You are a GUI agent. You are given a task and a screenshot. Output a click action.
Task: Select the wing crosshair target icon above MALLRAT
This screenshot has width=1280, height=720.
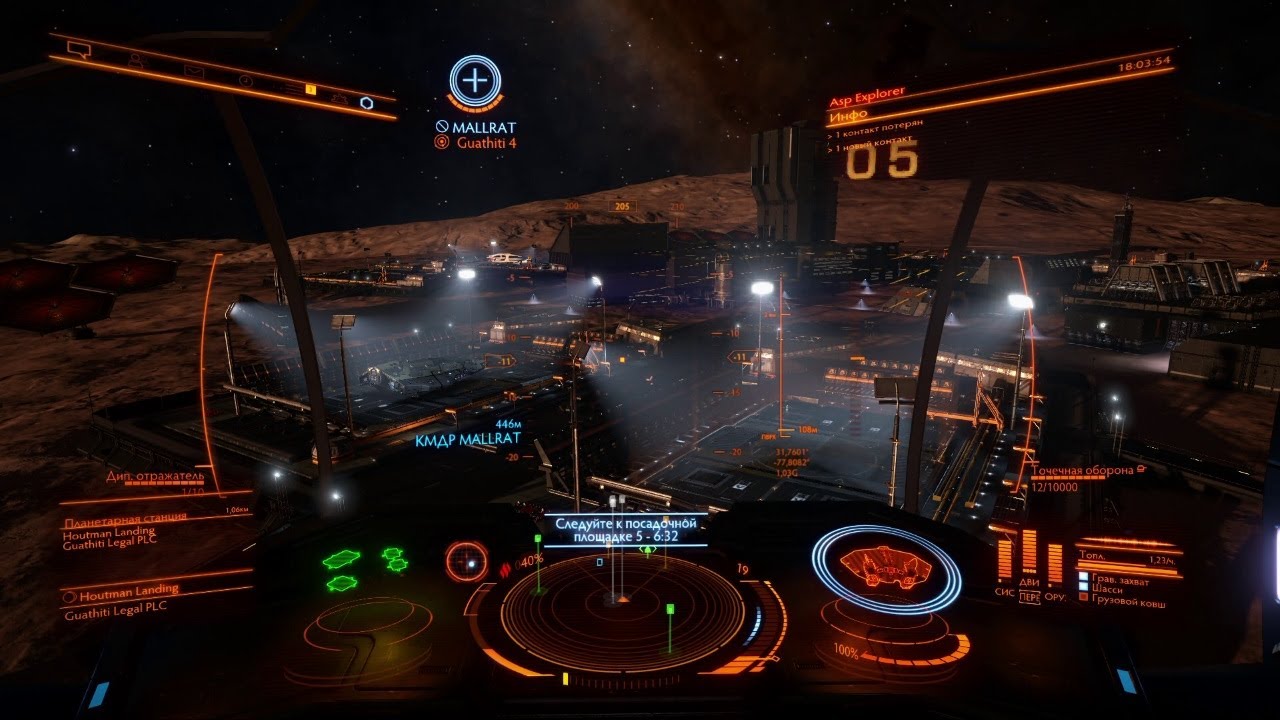pyautogui.click(x=475, y=78)
